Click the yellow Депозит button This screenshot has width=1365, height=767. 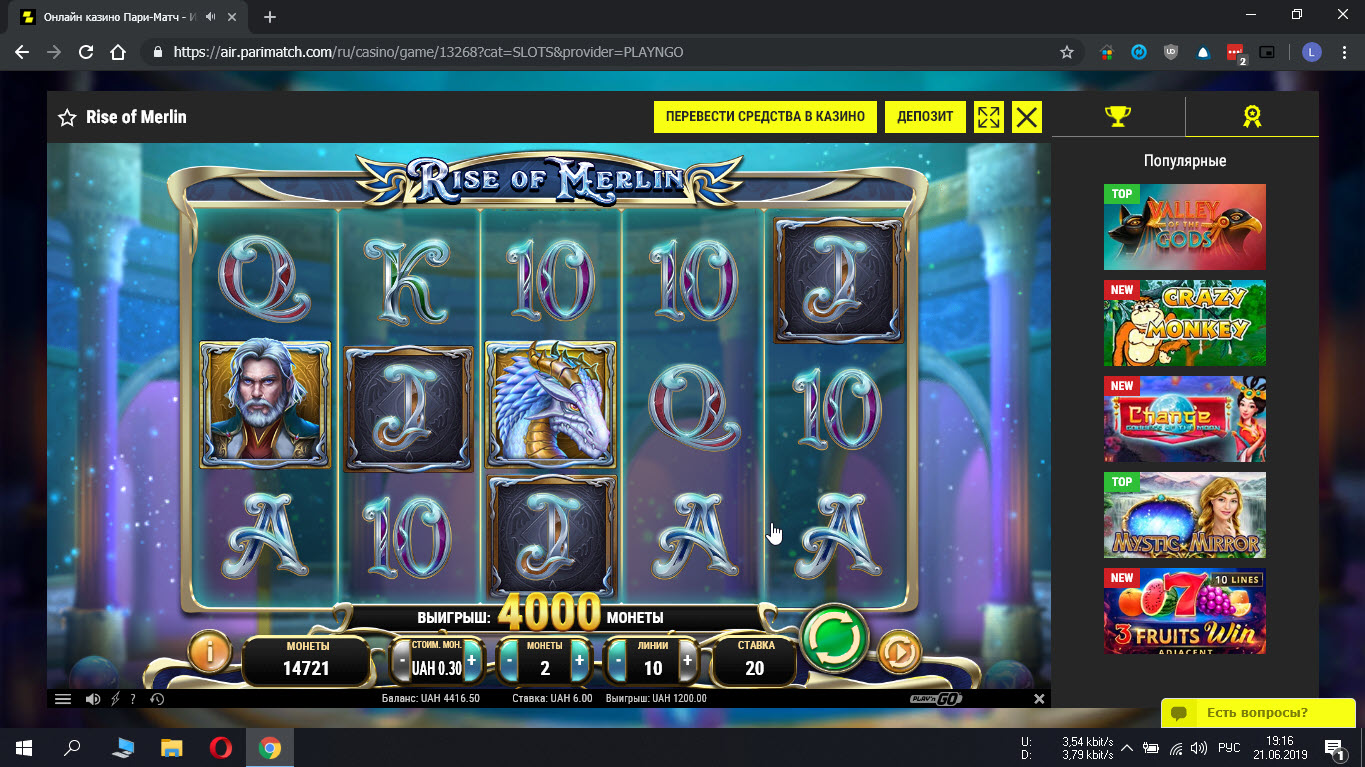click(925, 117)
